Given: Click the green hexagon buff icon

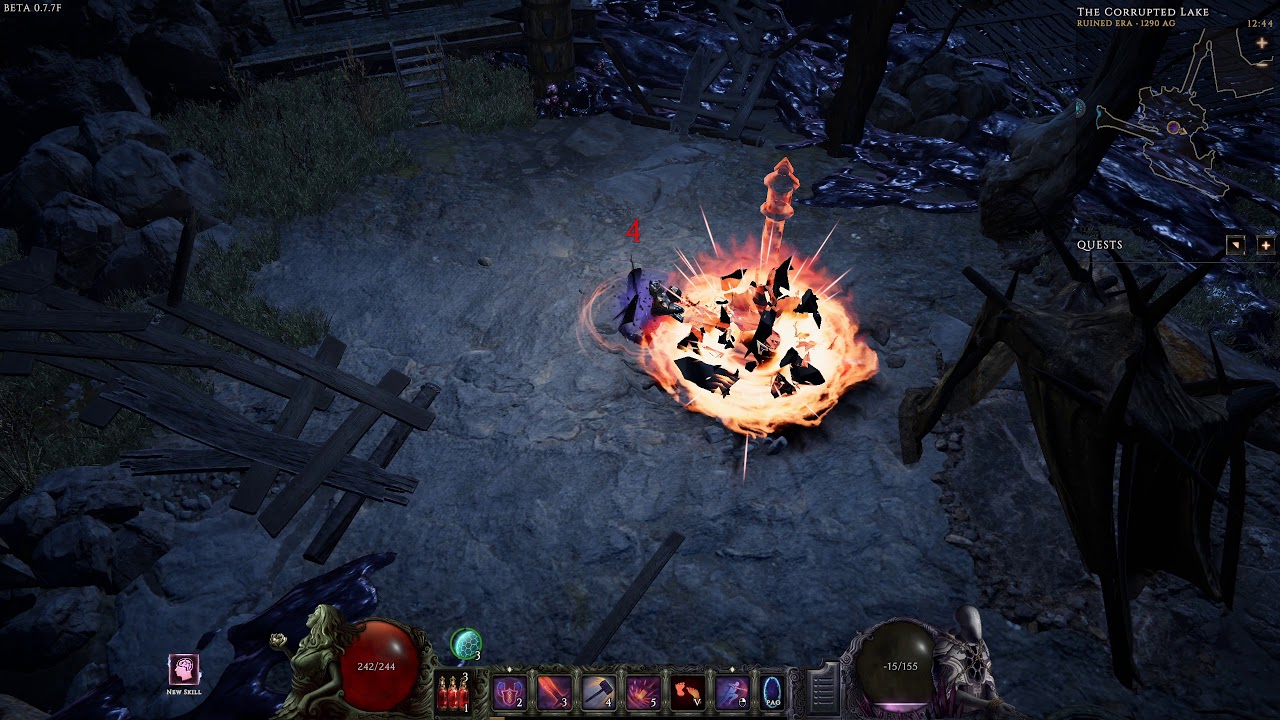Looking at the screenshot, I should point(465,643).
